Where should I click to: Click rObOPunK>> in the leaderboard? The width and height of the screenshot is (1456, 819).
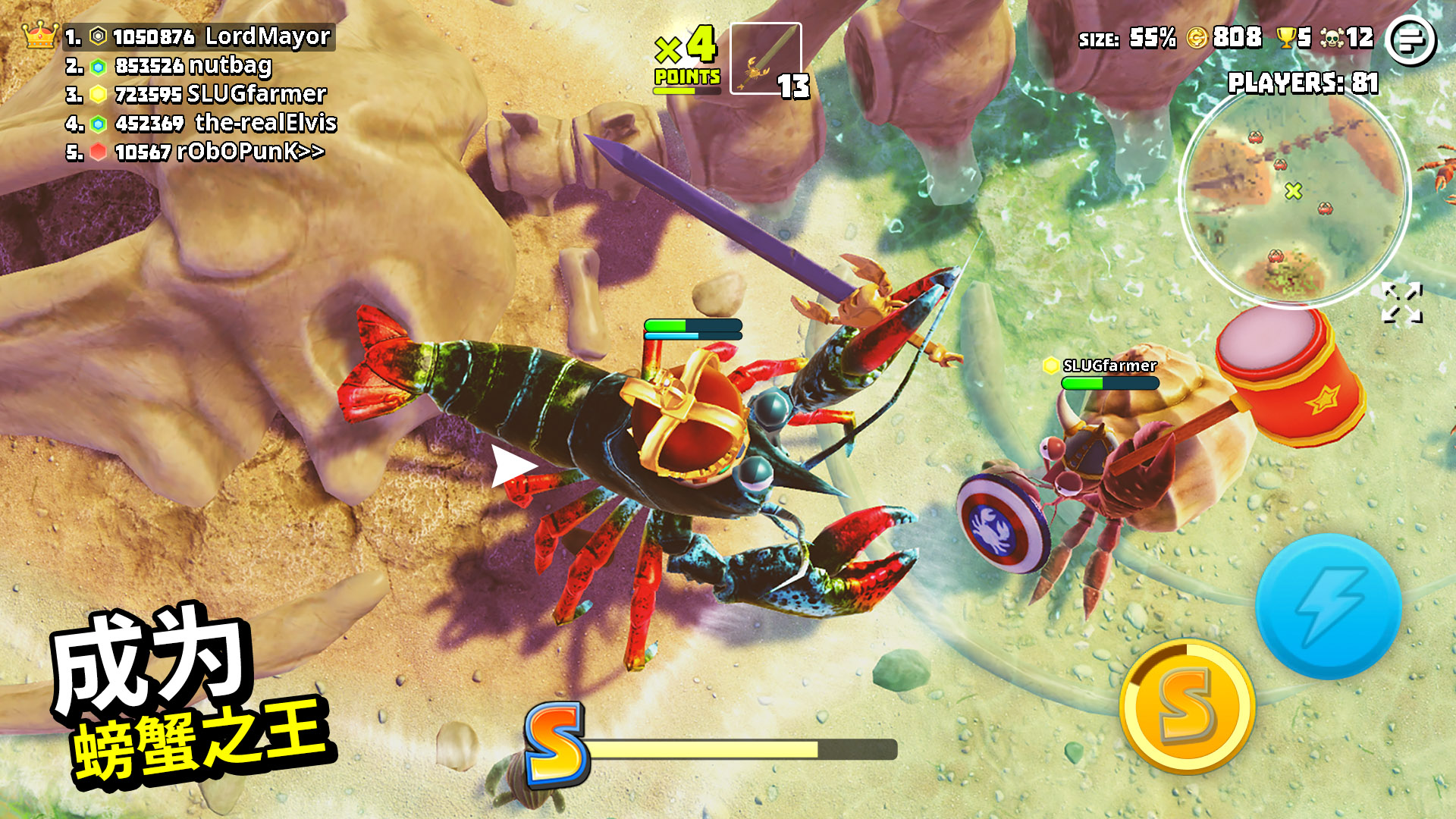196,152
